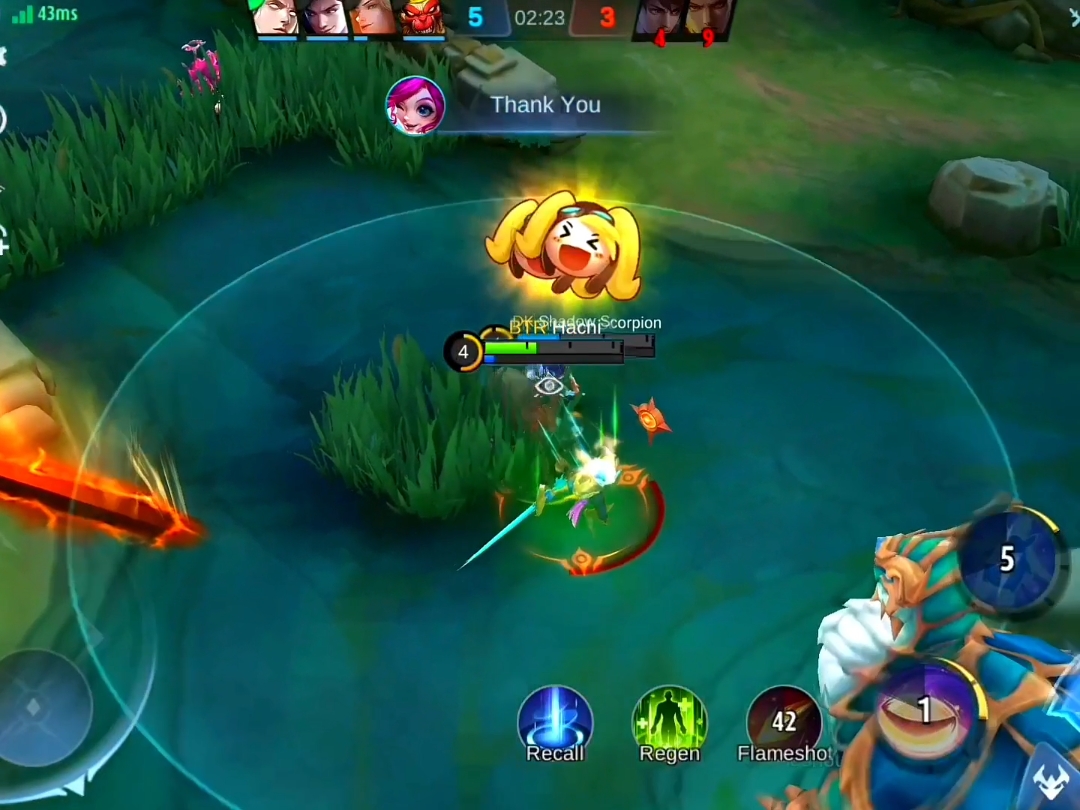Choose the green-haired ally portrait in scoreboard
Image resolution: width=1080 pixels, height=810 pixels.
coord(277,17)
